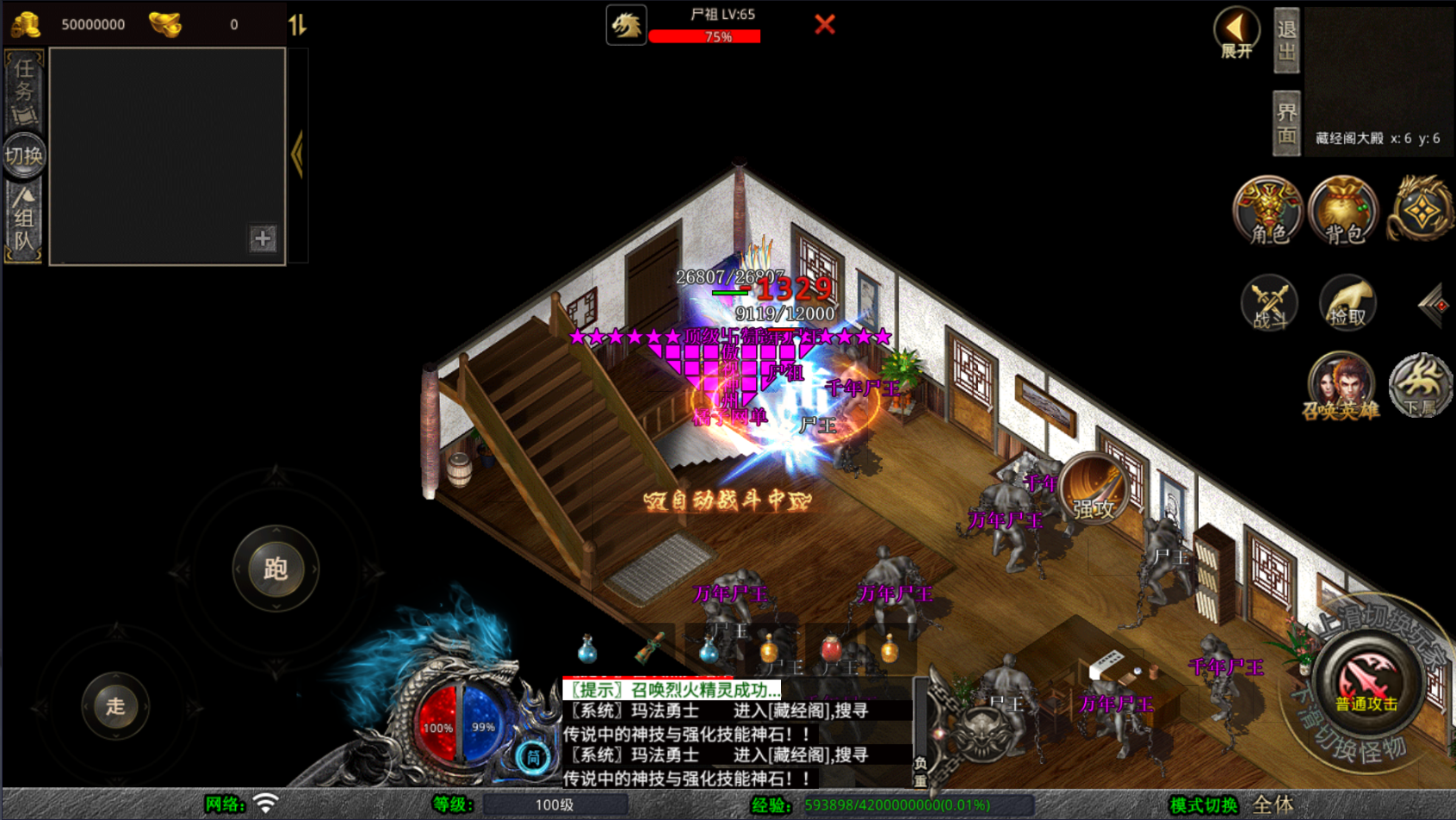Screen dimensions: 1456x820
Task: Collapse the quest panel with side arrow
Action: click(x=298, y=155)
